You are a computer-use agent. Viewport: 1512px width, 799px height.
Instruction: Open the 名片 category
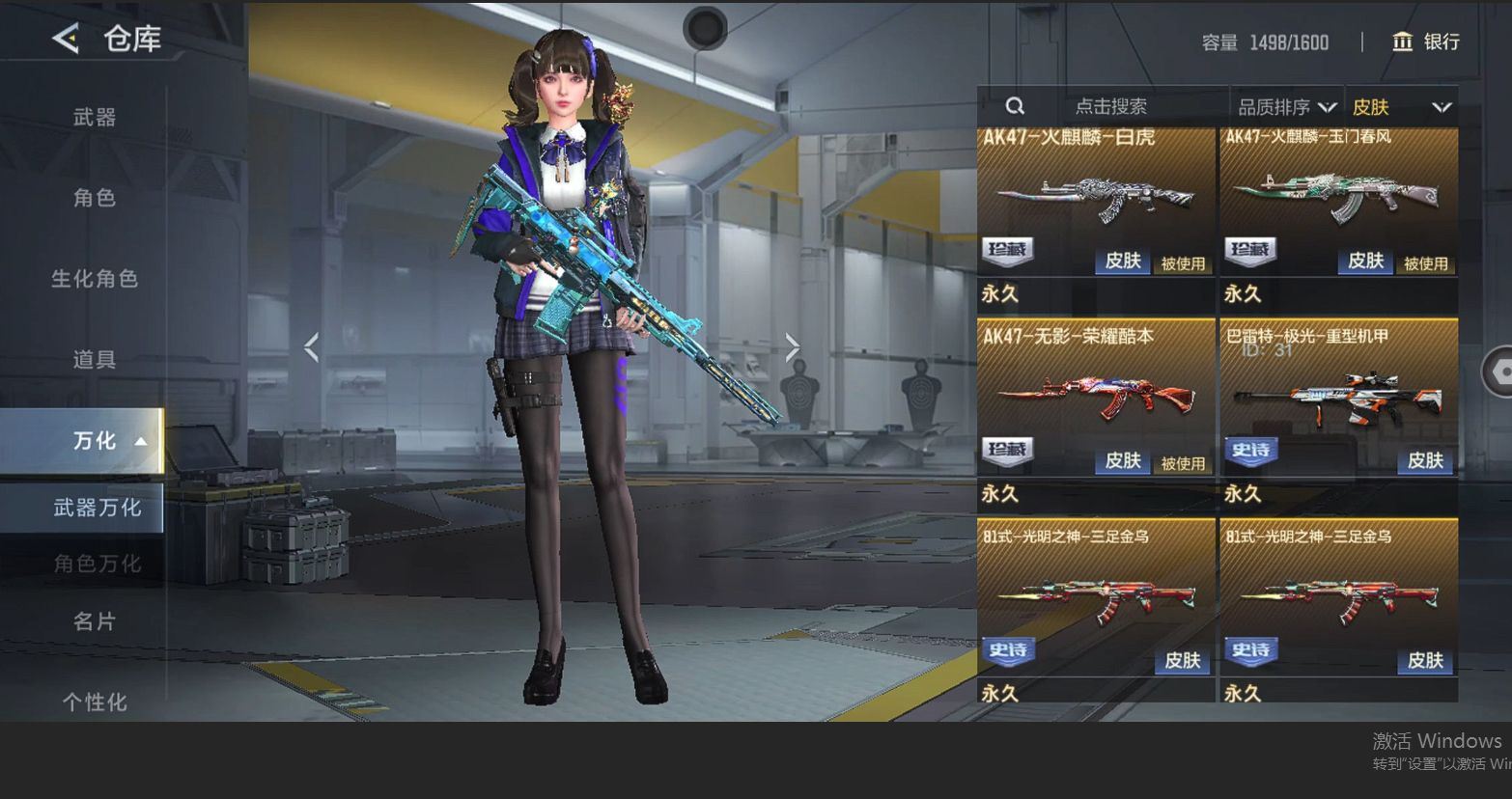point(95,621)
